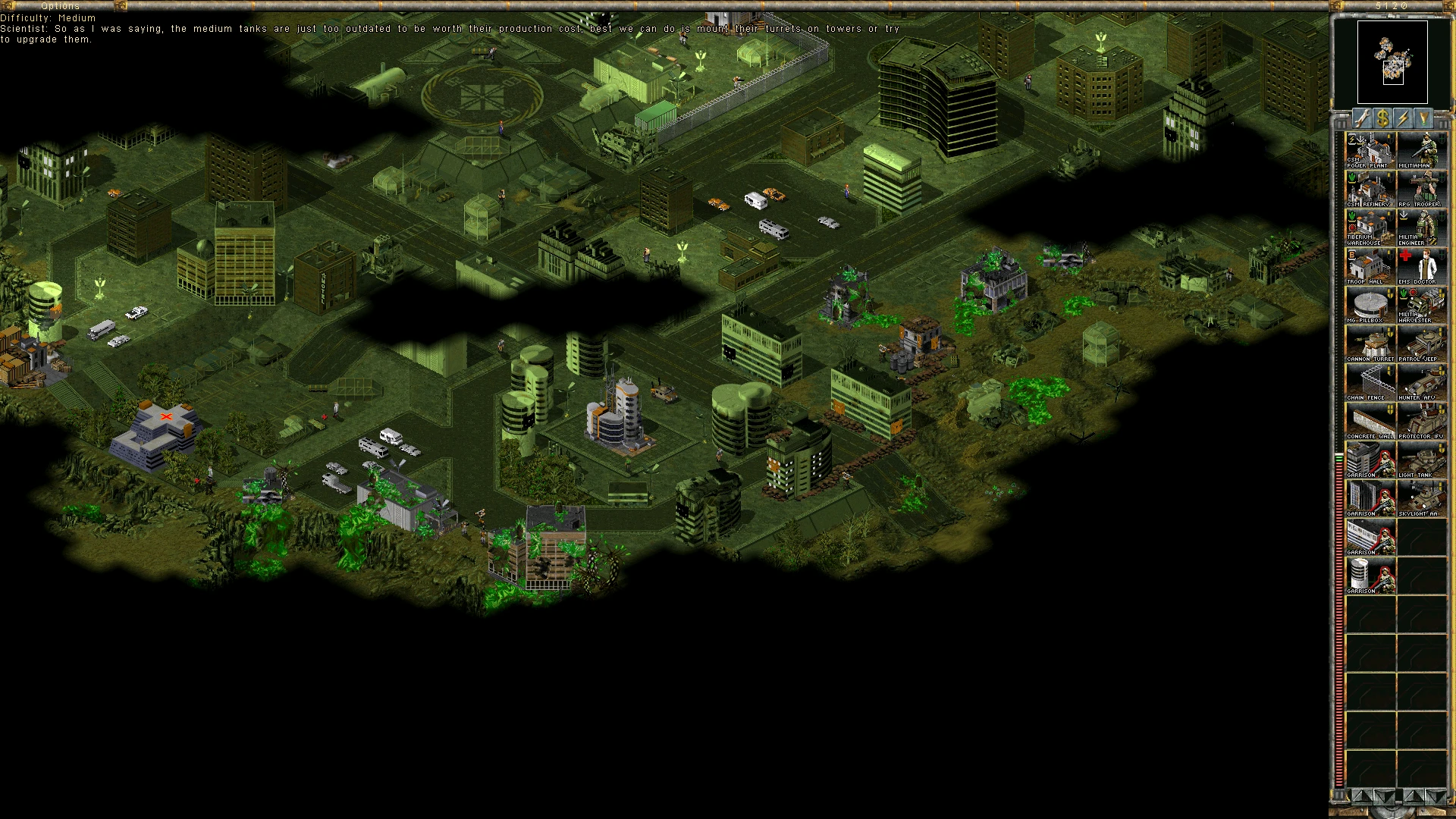Image resolution: width=1456 pixels, height=819 pixels.
Task: Train an RPG Trooper
Action: [x=1422, y=189]
